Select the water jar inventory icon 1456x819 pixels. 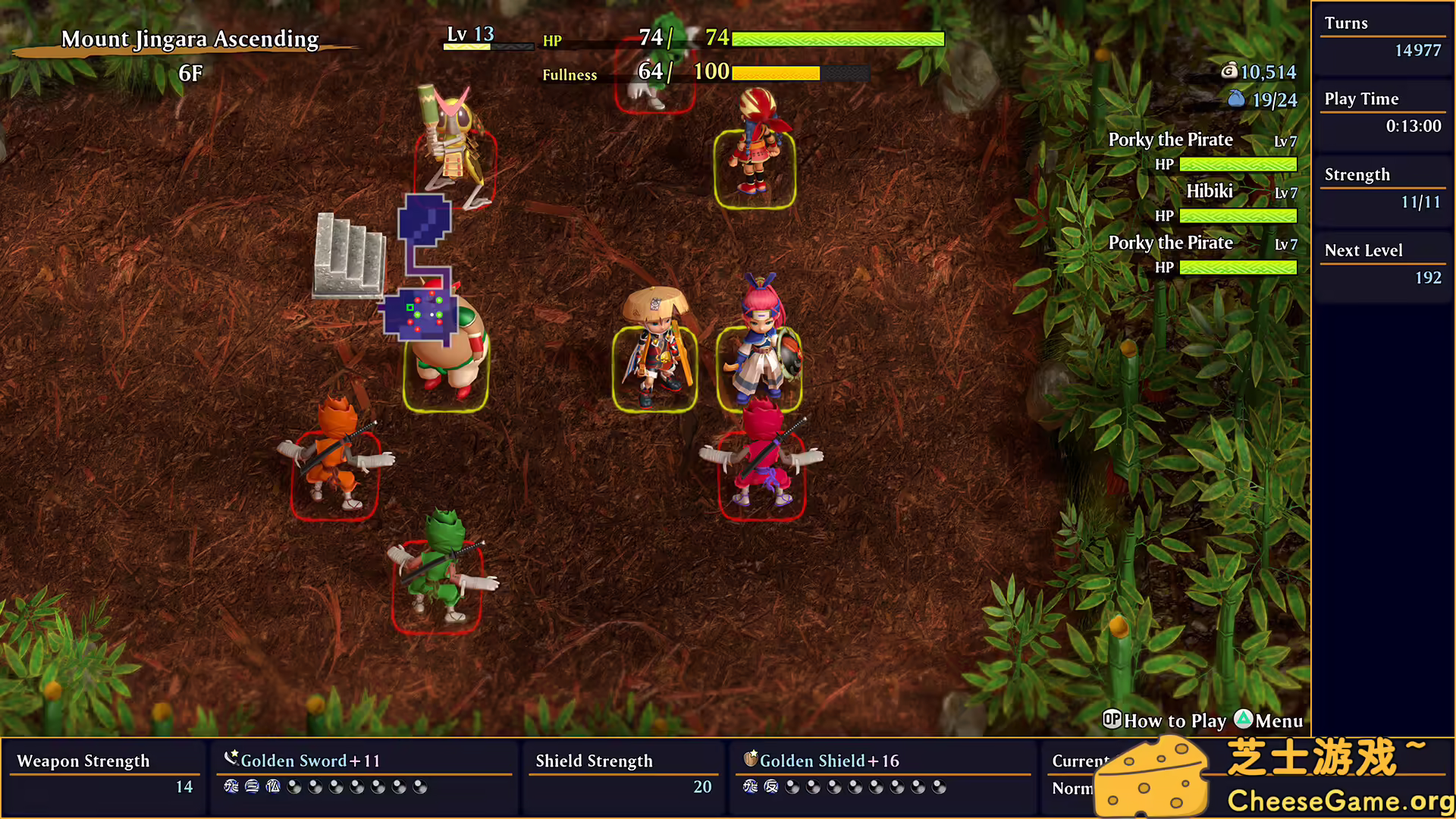click(1238, 99)
